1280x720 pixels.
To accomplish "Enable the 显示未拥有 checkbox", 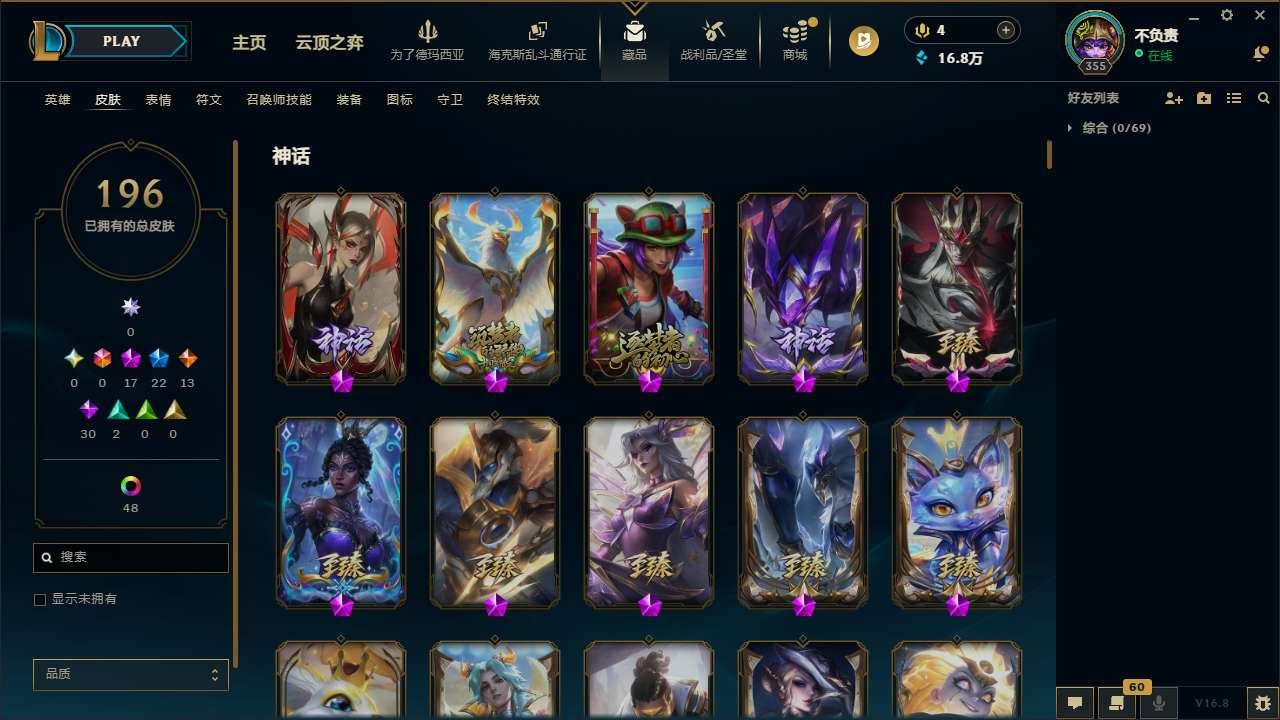I will coord(40,599).
